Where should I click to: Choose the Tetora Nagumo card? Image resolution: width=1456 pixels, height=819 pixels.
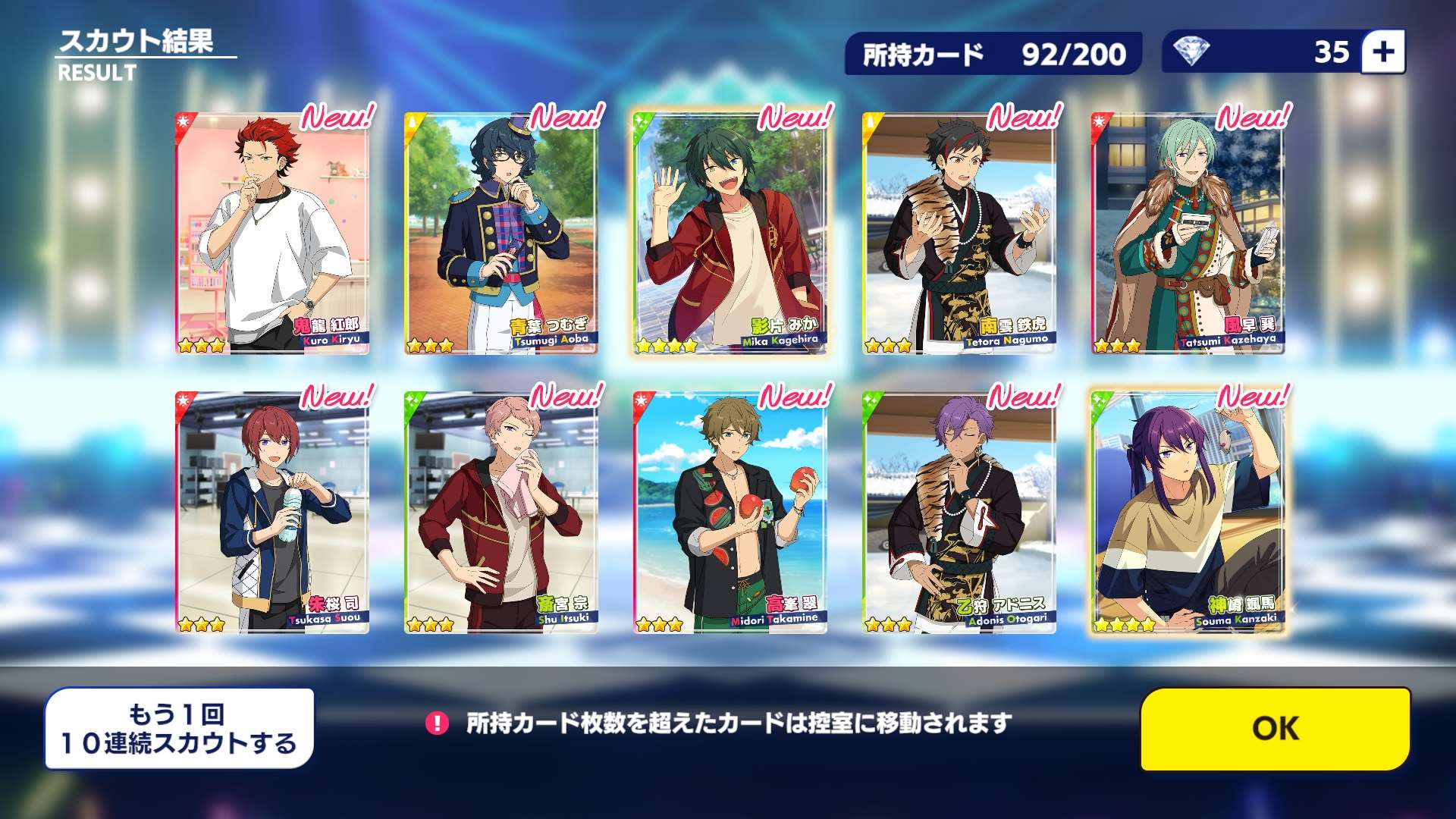[x=959, y=234]
